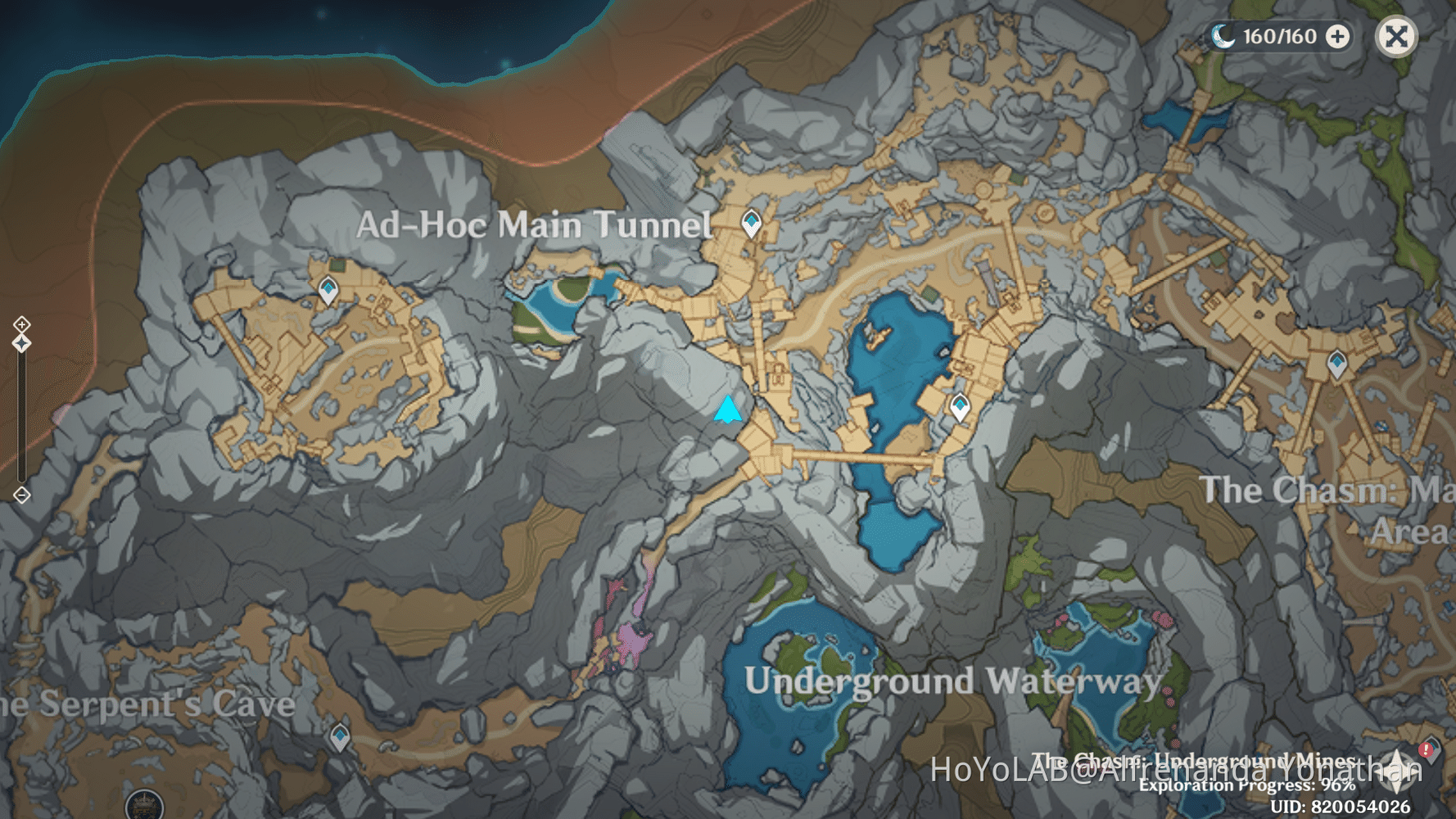Viewport: 1456px width, 819px height.
Task: Select the teleport waypoint east of the central lake
Action: coord(960,405)
